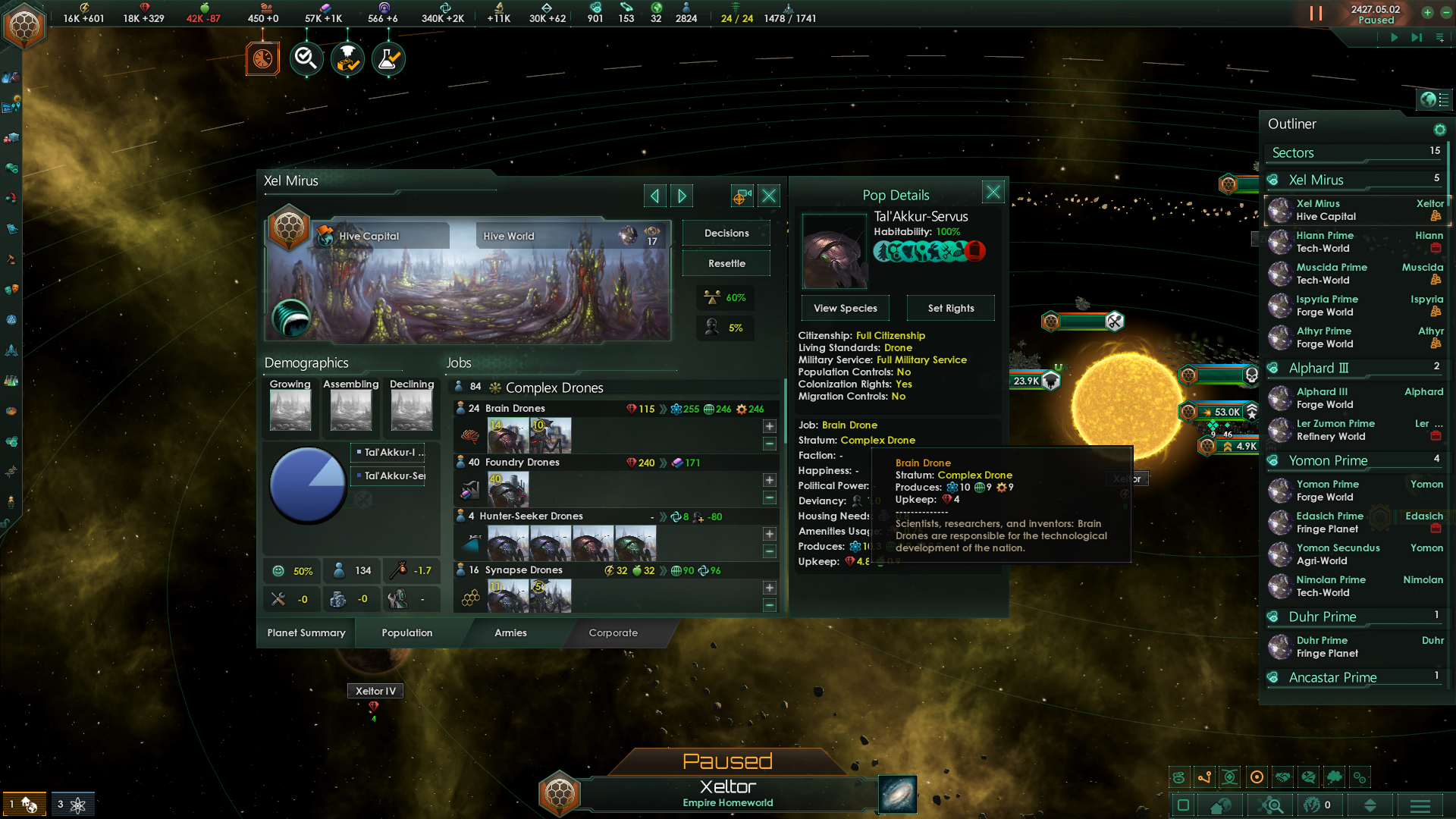The image size is (1456, 819).
Task: Click the Resettle button
Action: [726, 263]
